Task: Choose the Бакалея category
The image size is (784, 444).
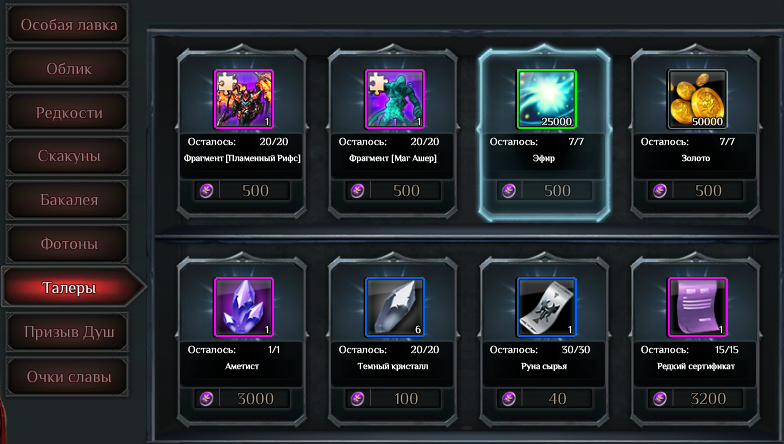Action: coord(68,200)
